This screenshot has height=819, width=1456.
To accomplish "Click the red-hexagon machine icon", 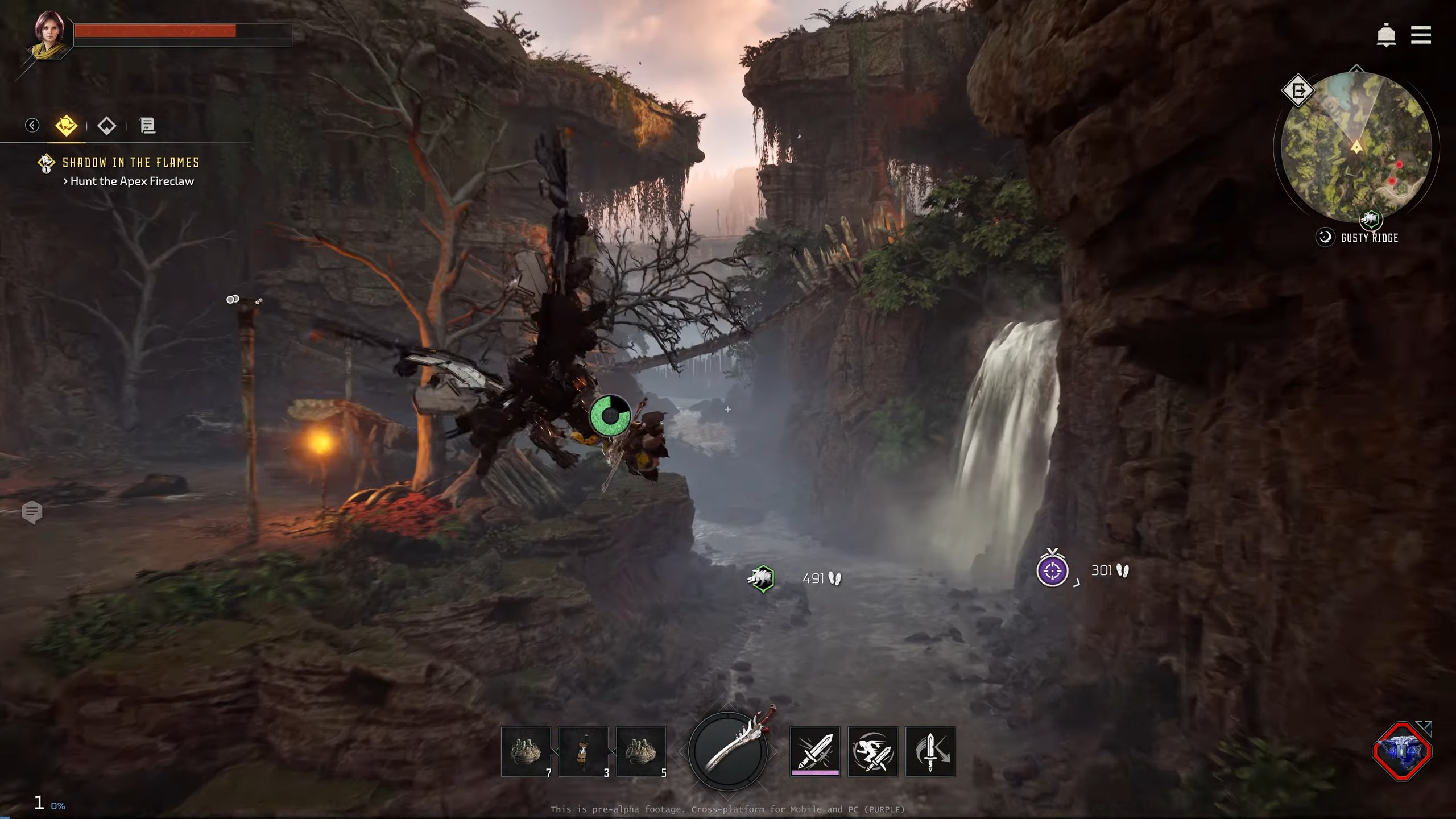I will tap(1402, 751).
